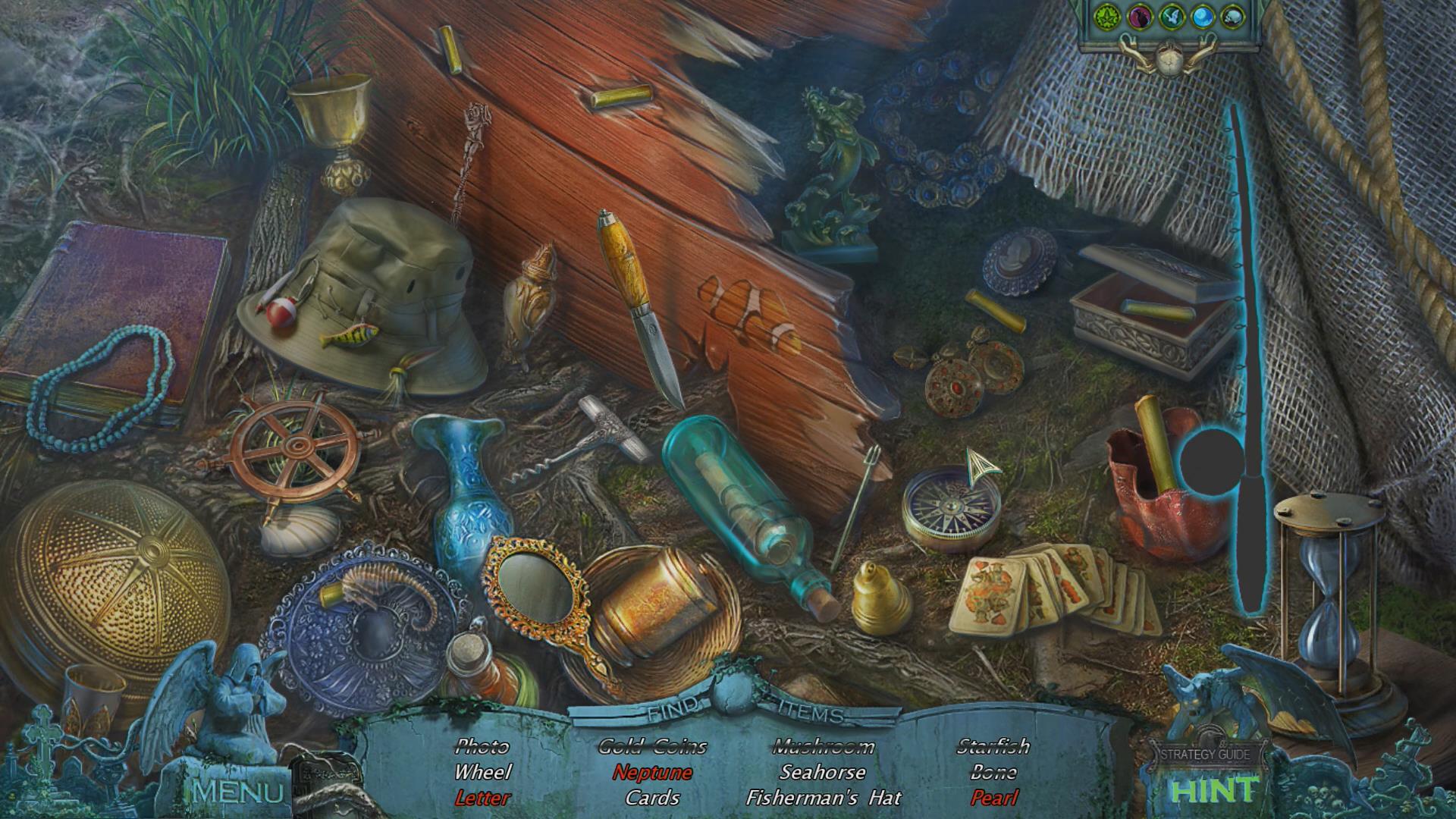Select the green bat orb icon
Image resolution: width=1456 pixels, height=819 pixels.
1172,17
